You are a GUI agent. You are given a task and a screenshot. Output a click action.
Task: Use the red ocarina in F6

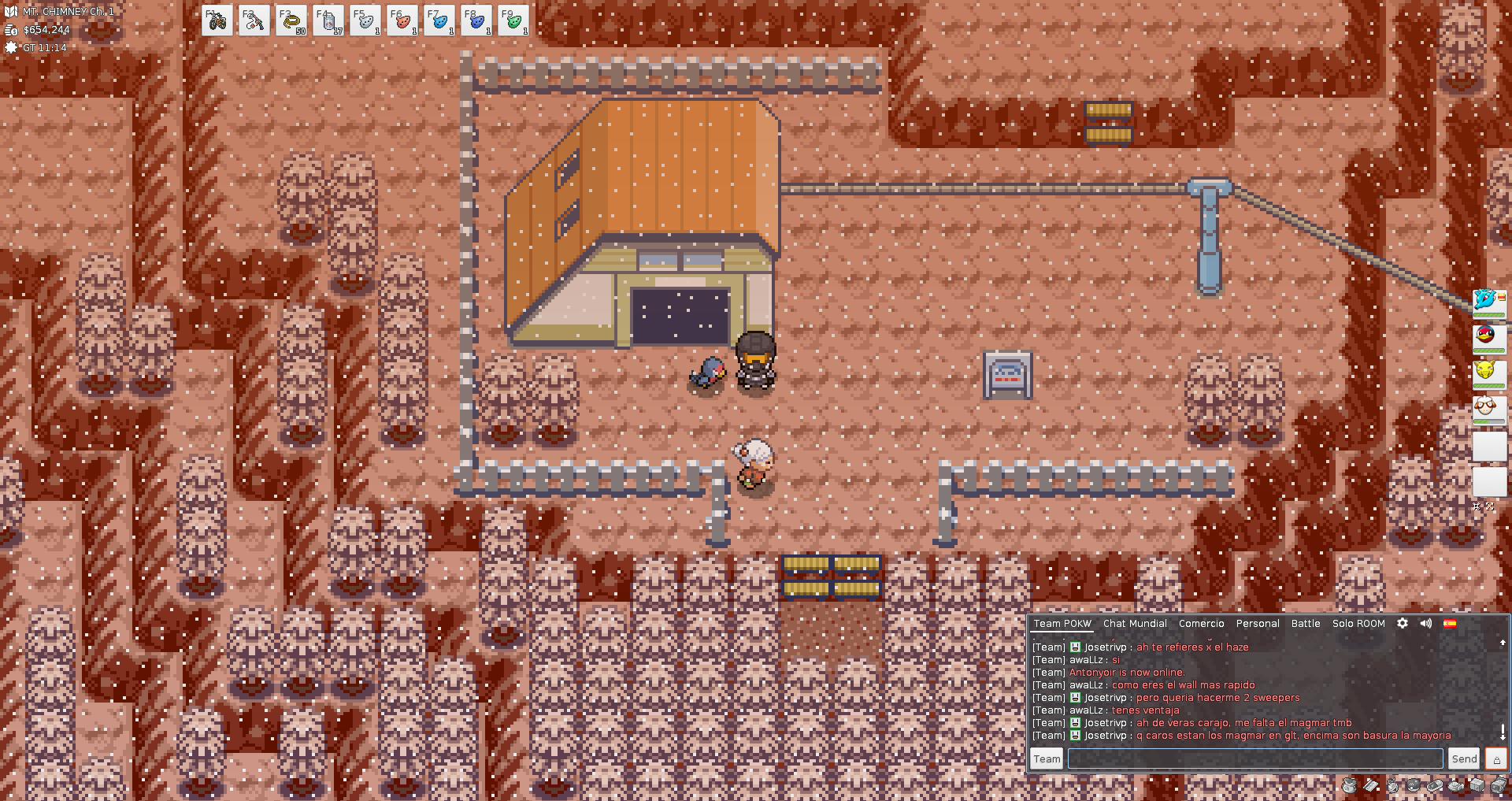pos(402,21)
